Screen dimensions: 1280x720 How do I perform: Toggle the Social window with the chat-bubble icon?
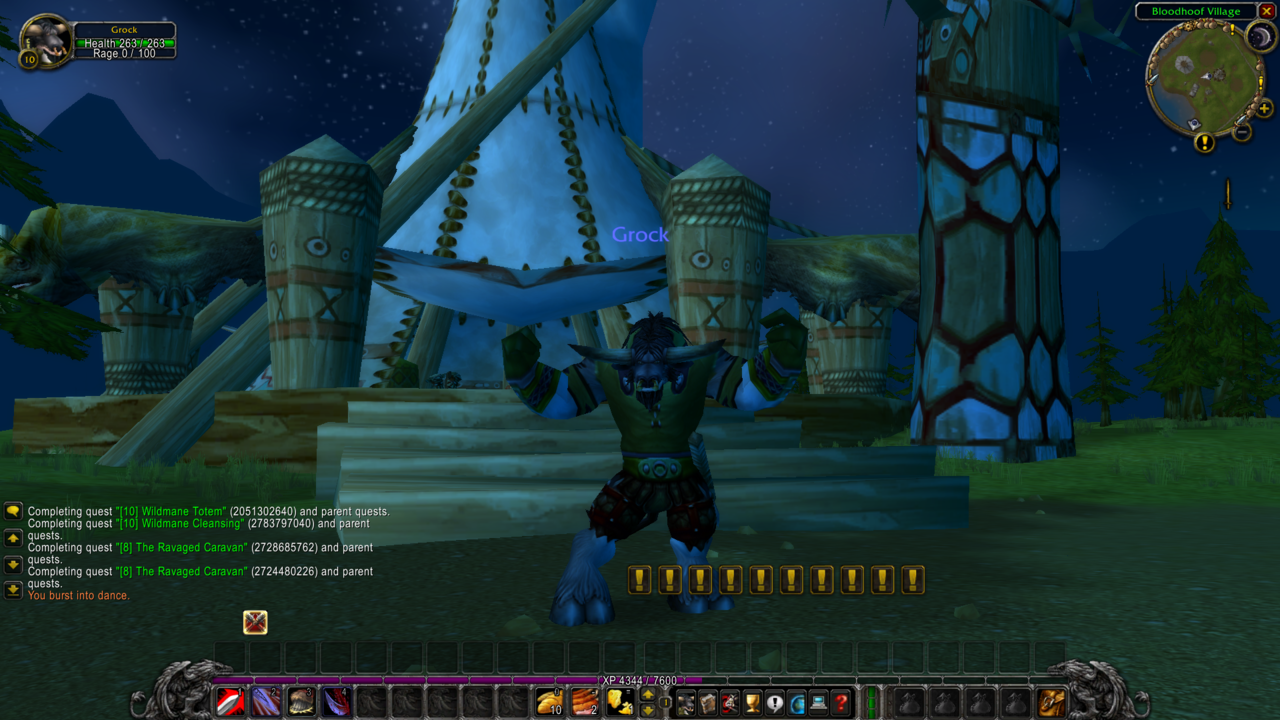775,700
